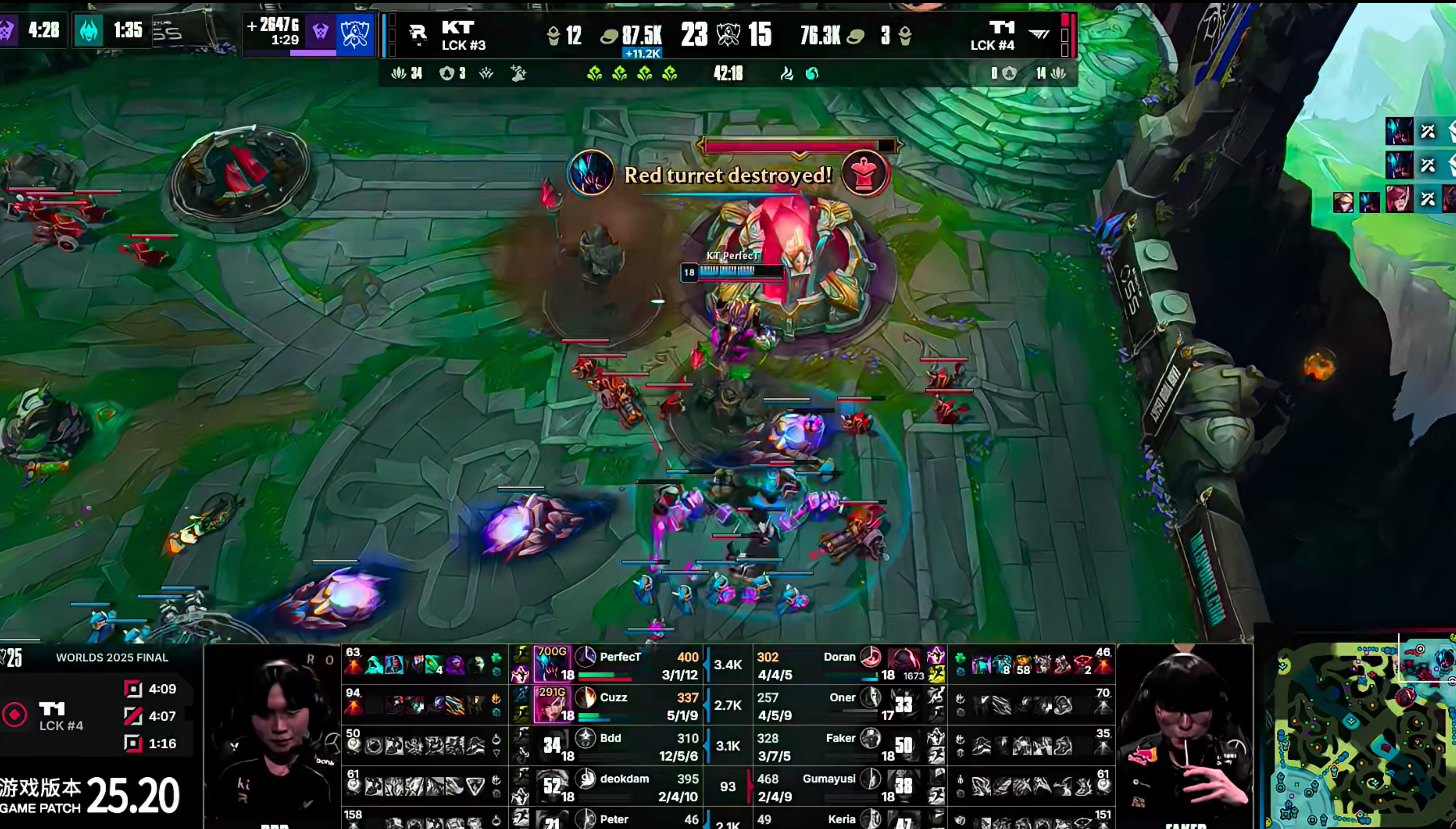1456x829 pixels.
Task: Click the Baron timer icon top left
Action: (8, 30)
